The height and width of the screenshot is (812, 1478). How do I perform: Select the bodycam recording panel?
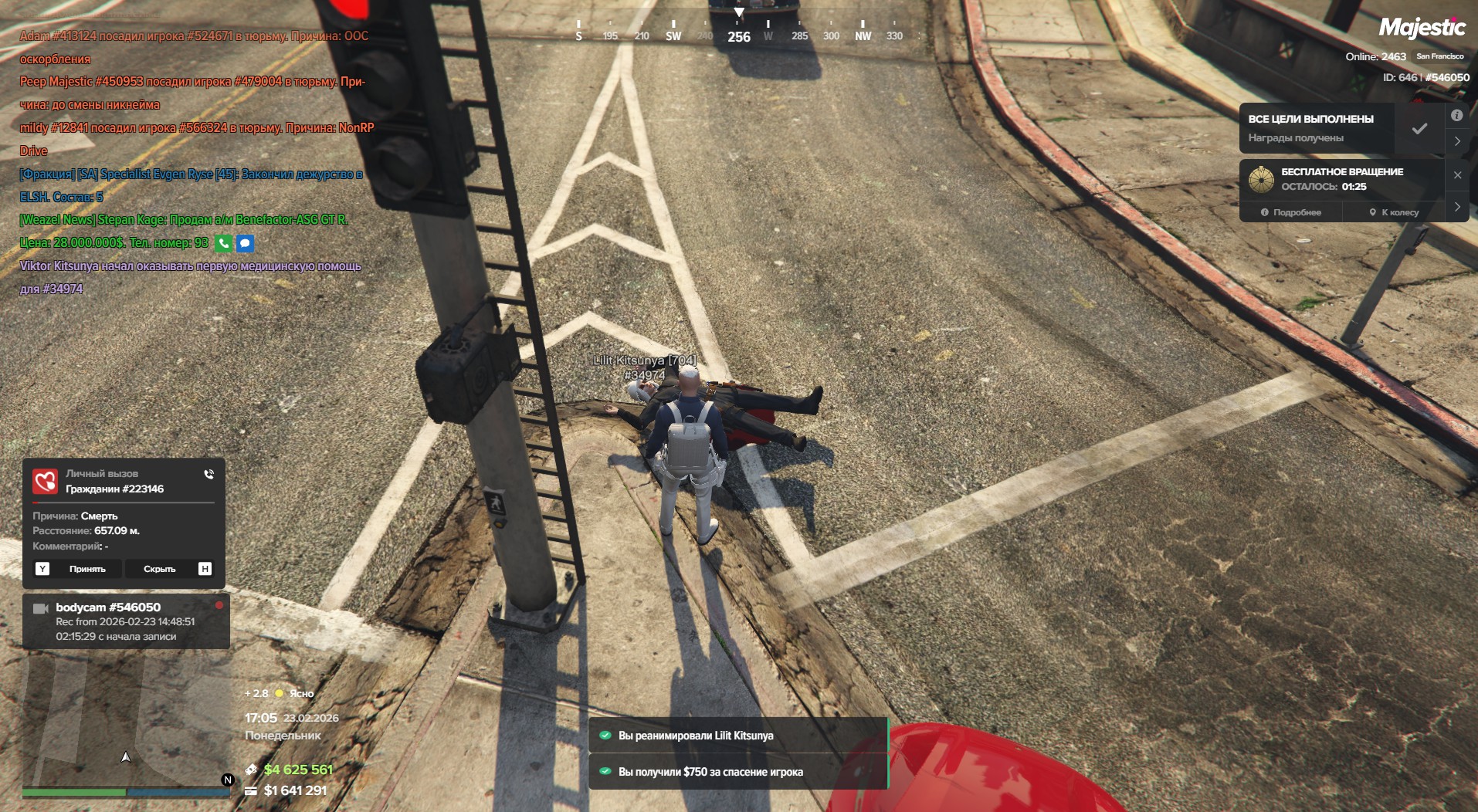click(x=126, y=621)
